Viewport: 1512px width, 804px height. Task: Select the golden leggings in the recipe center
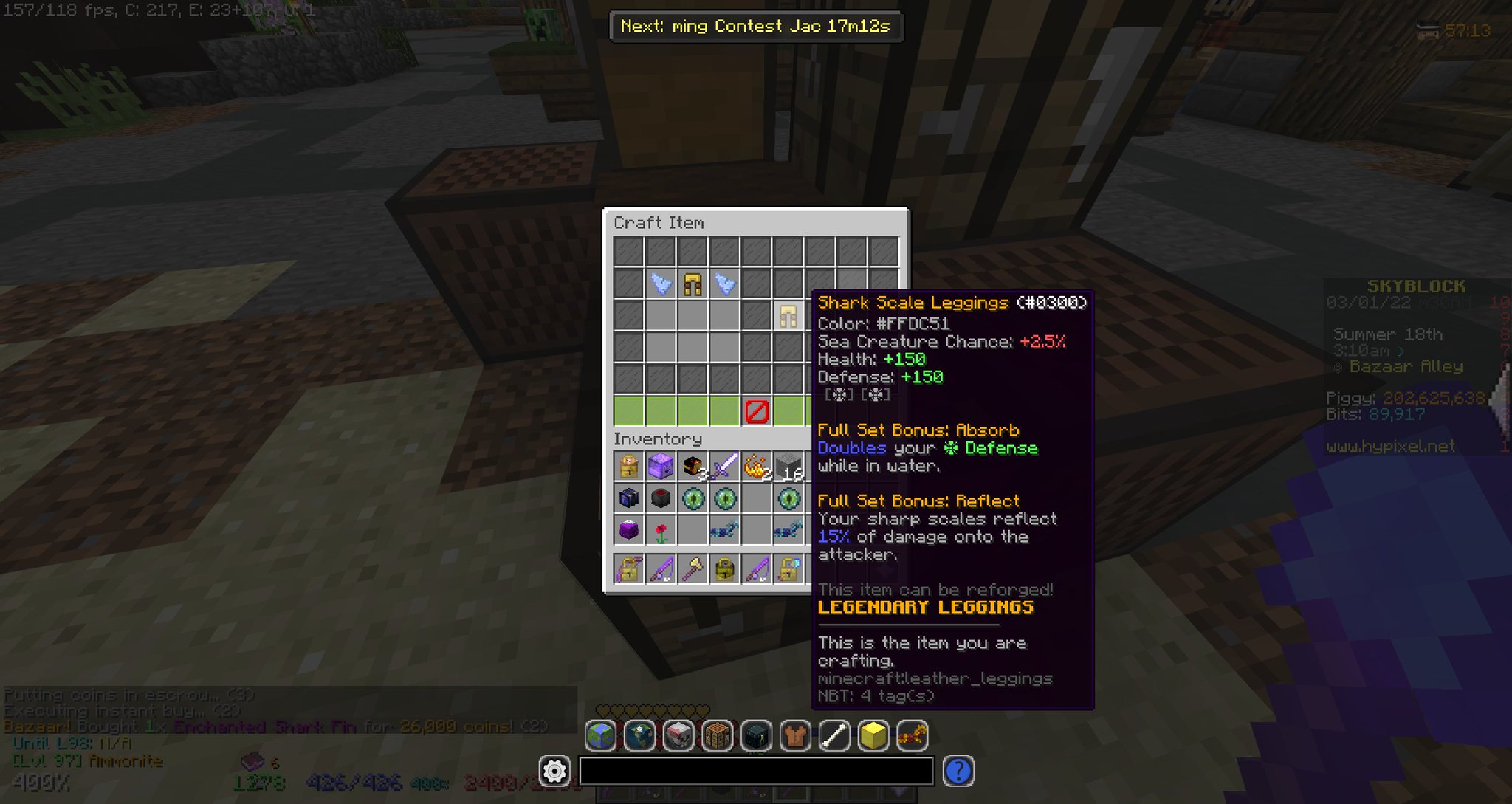pyautogui.click(x=693, y=284)
